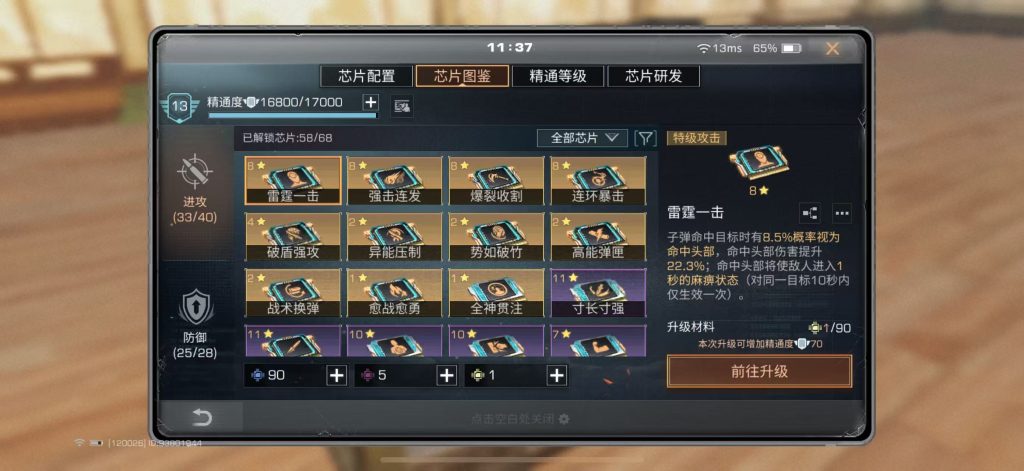Open the 破盾强攻 chip card

292,237
